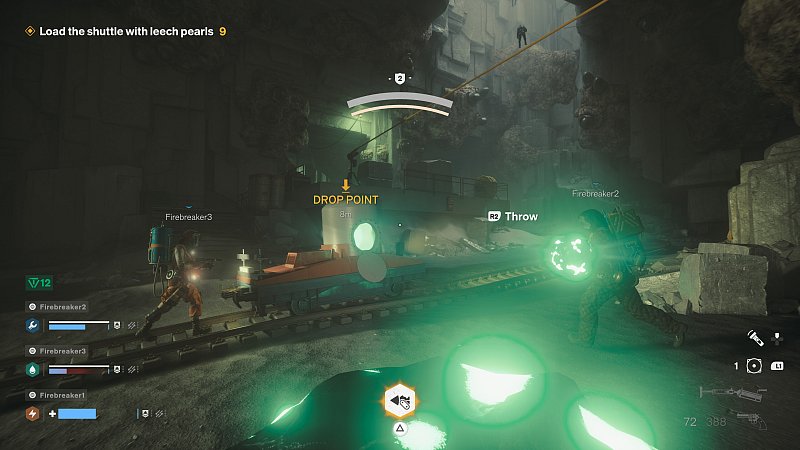Click the water drop kit icon
800x450 pixels.
34,369
